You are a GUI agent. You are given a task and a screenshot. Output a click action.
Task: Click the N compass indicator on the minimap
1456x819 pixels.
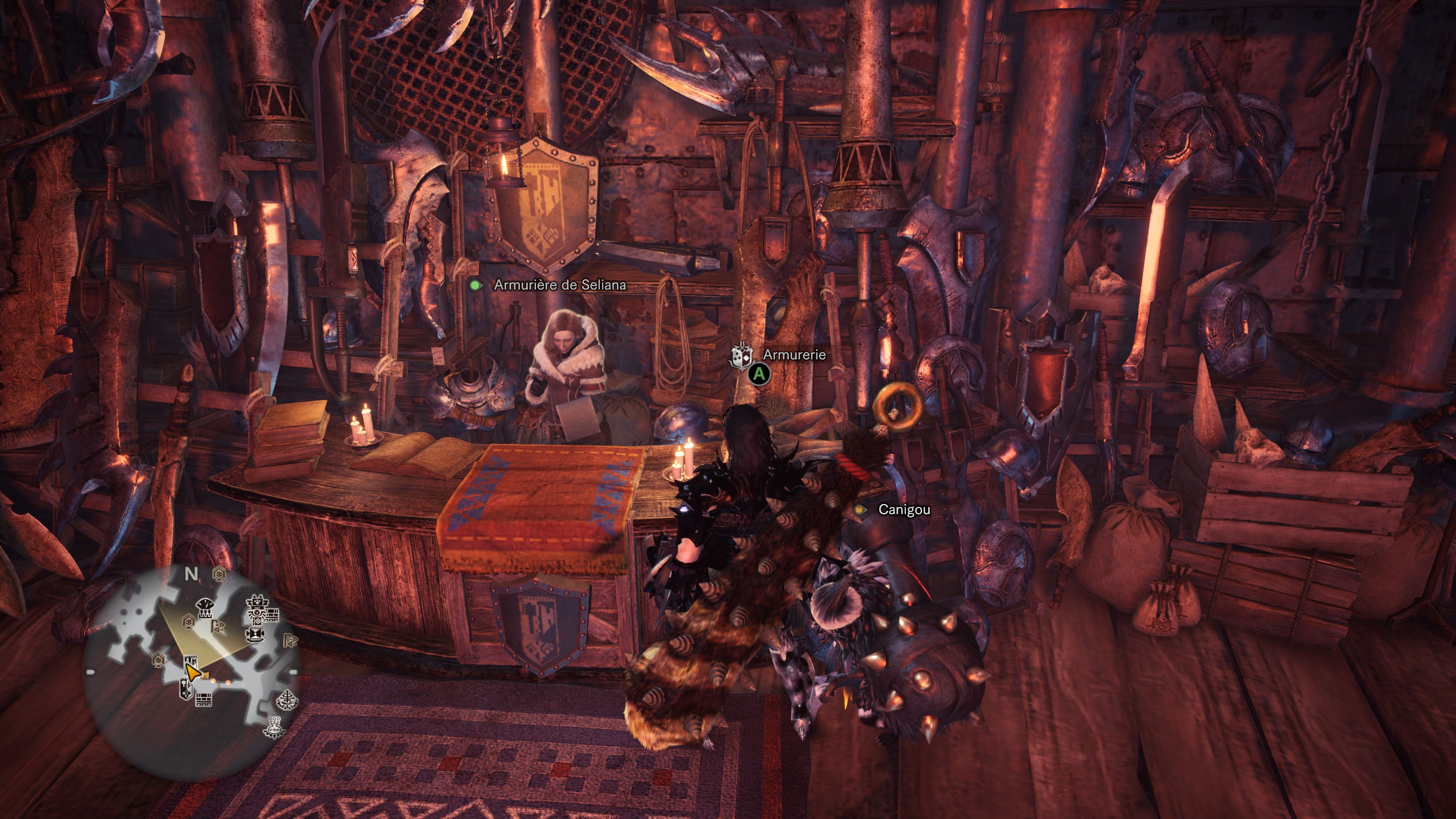192,574
